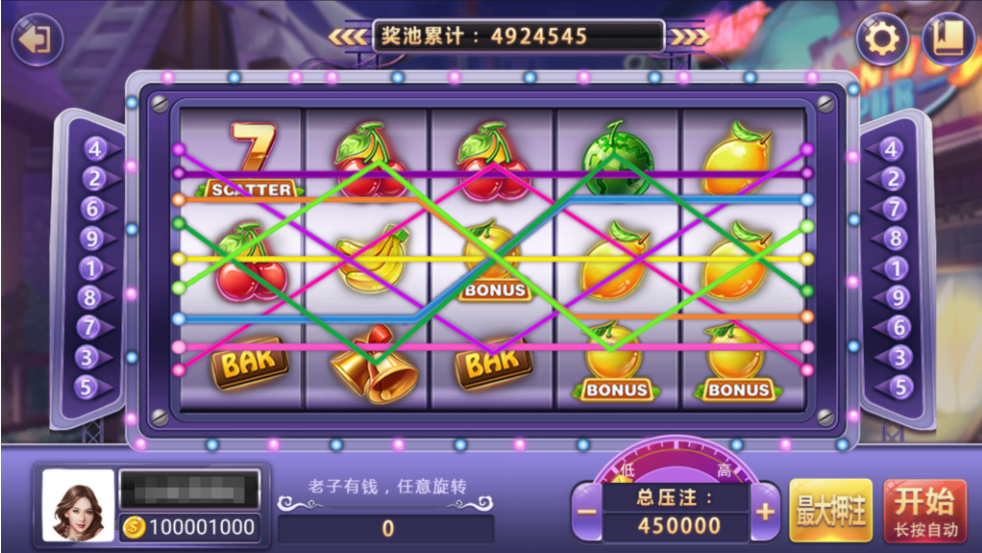This screenshot has height=553, width=982.
Task: Open the player avatar profile
Action: (77, 505)
